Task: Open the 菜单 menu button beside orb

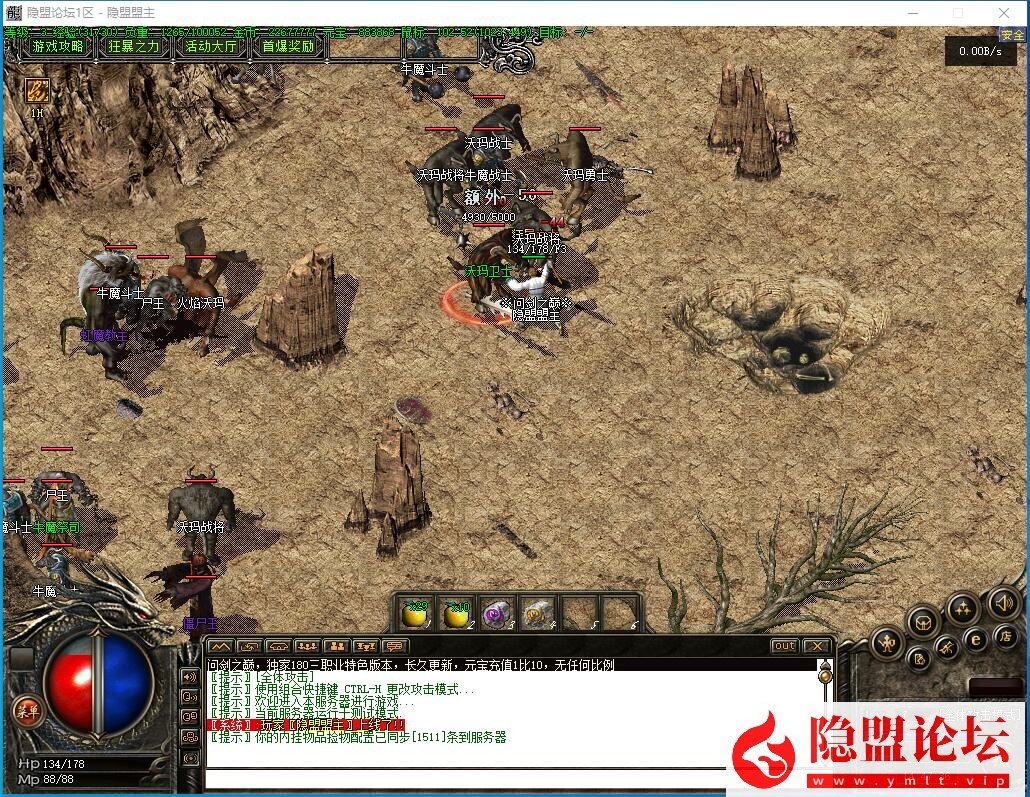Action: click(27, 709)
